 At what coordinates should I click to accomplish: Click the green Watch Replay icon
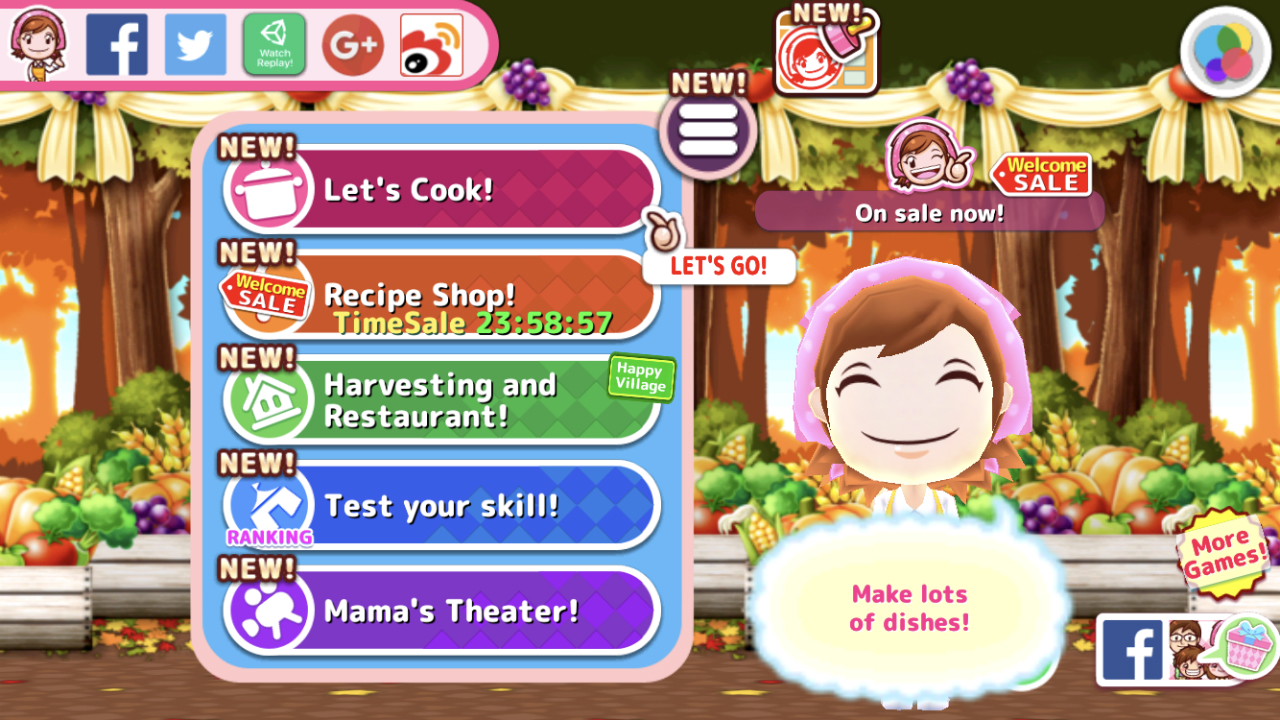274,44
